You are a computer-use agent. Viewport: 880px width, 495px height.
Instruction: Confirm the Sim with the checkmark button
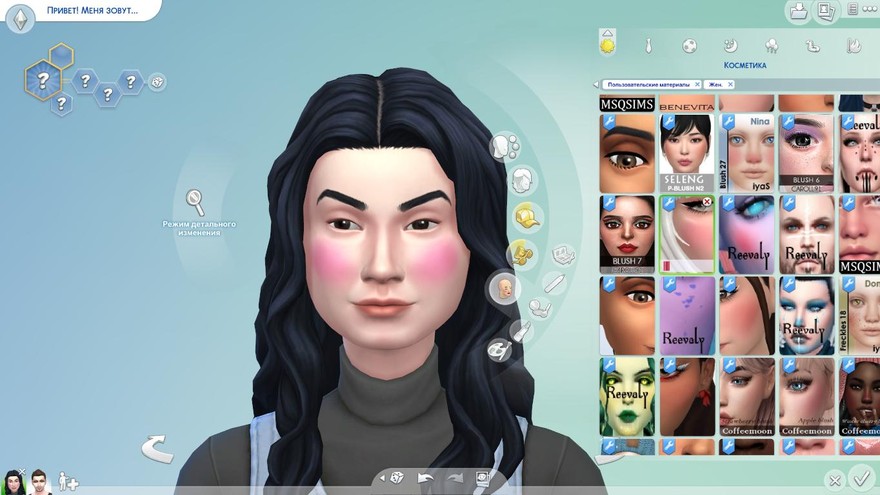(x=859, y=479)
